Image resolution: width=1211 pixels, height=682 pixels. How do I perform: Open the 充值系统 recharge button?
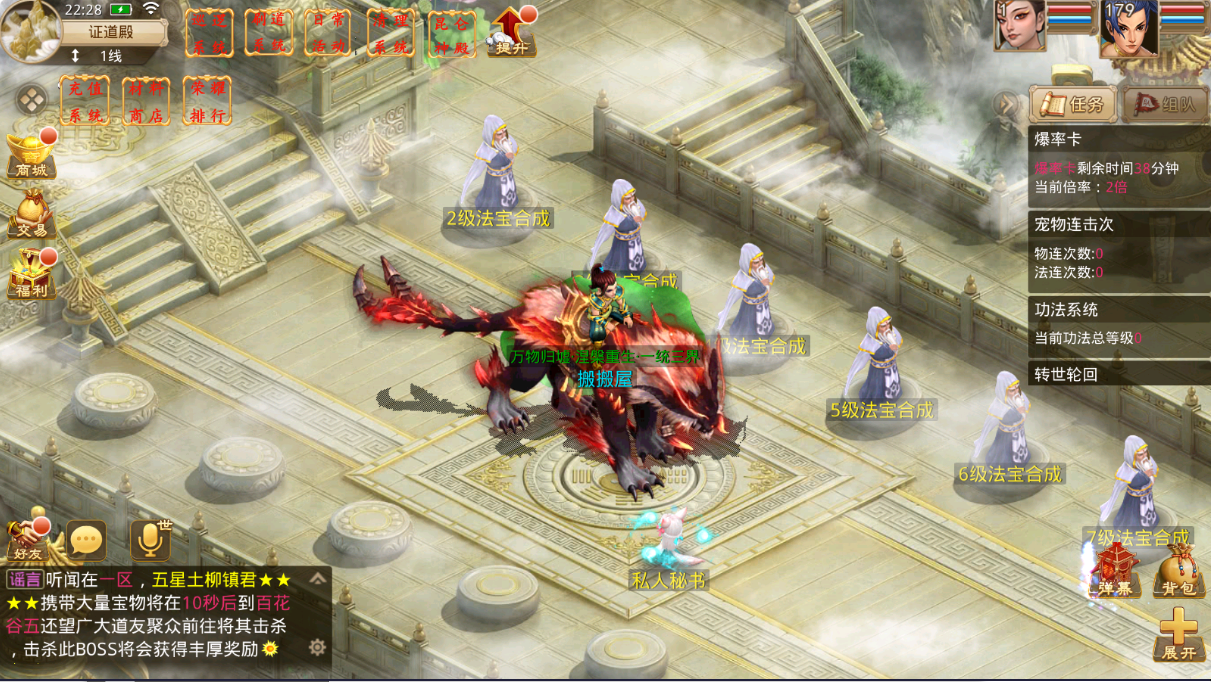pos(85,101)
